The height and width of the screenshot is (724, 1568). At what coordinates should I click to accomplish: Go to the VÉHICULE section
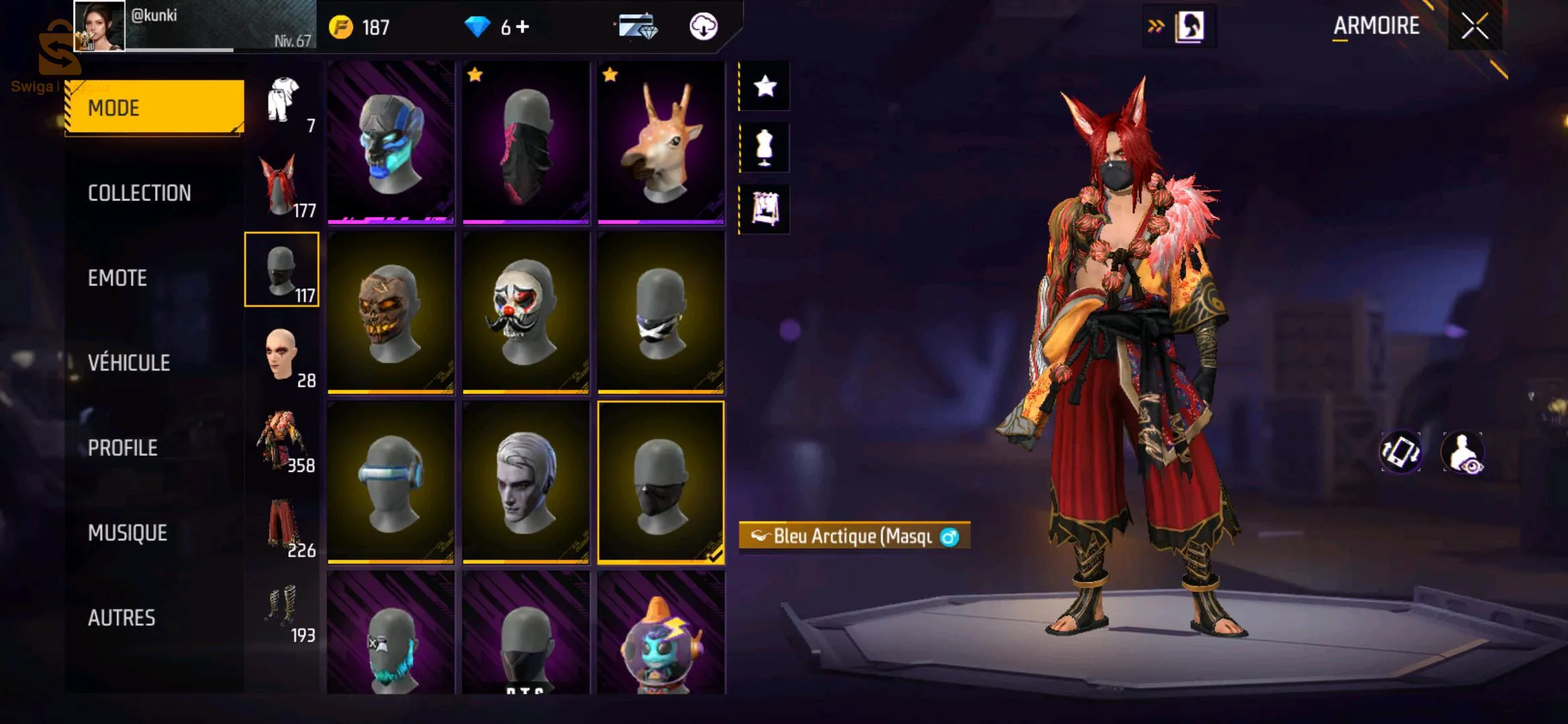129,363
